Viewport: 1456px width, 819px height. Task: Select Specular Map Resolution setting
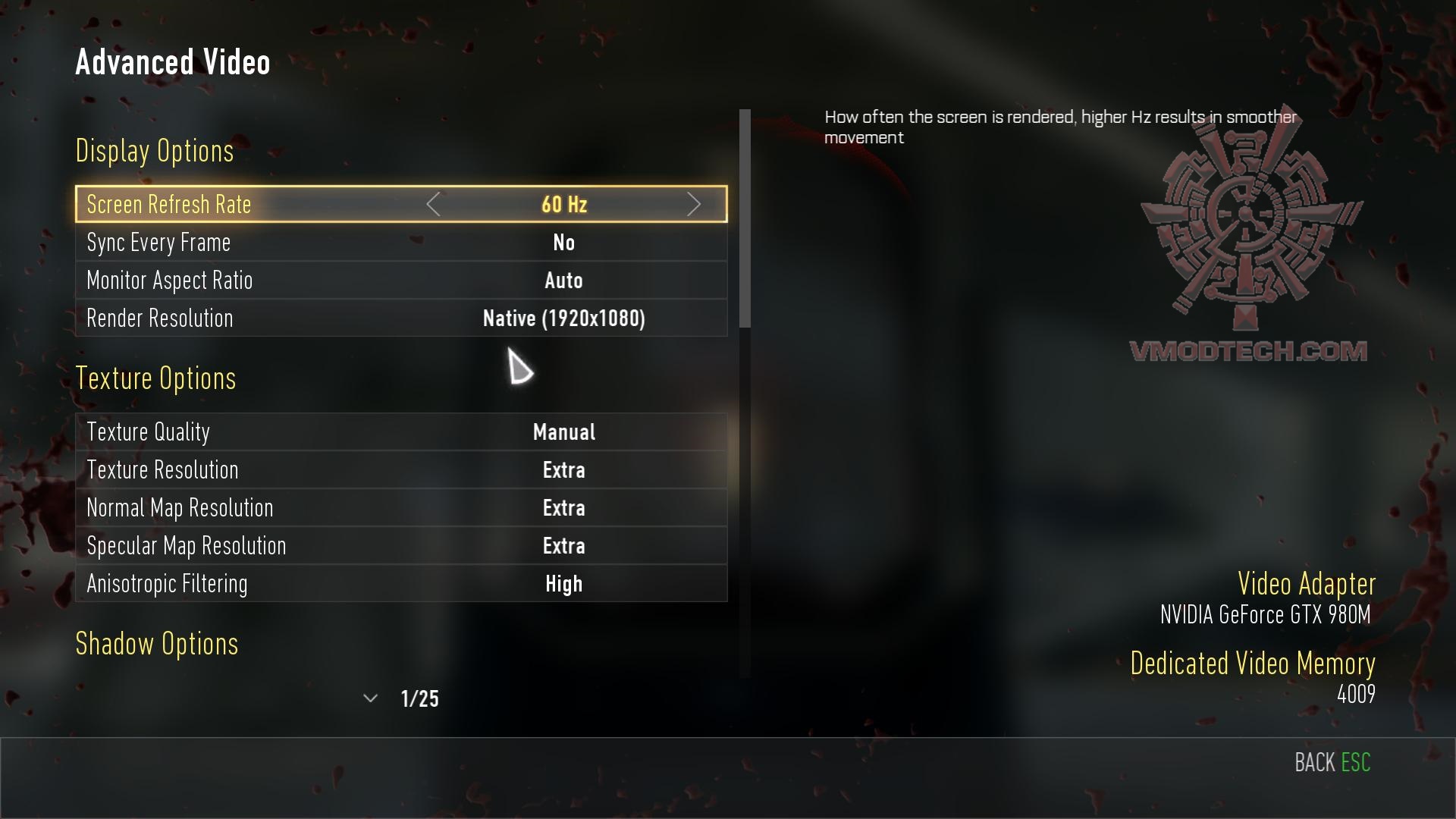point(400,546)
